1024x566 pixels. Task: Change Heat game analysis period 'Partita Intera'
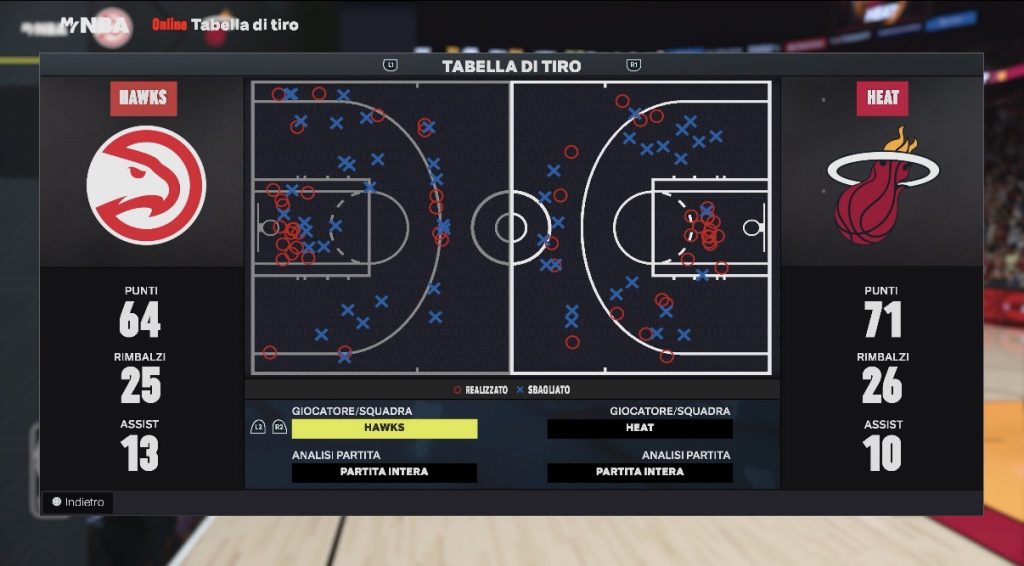click(640, 472)
